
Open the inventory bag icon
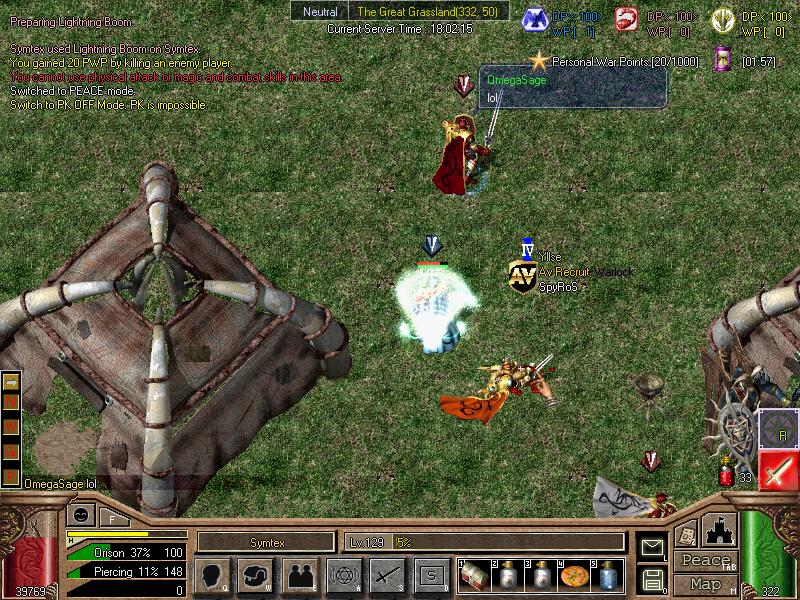click(x=255, y=575)
